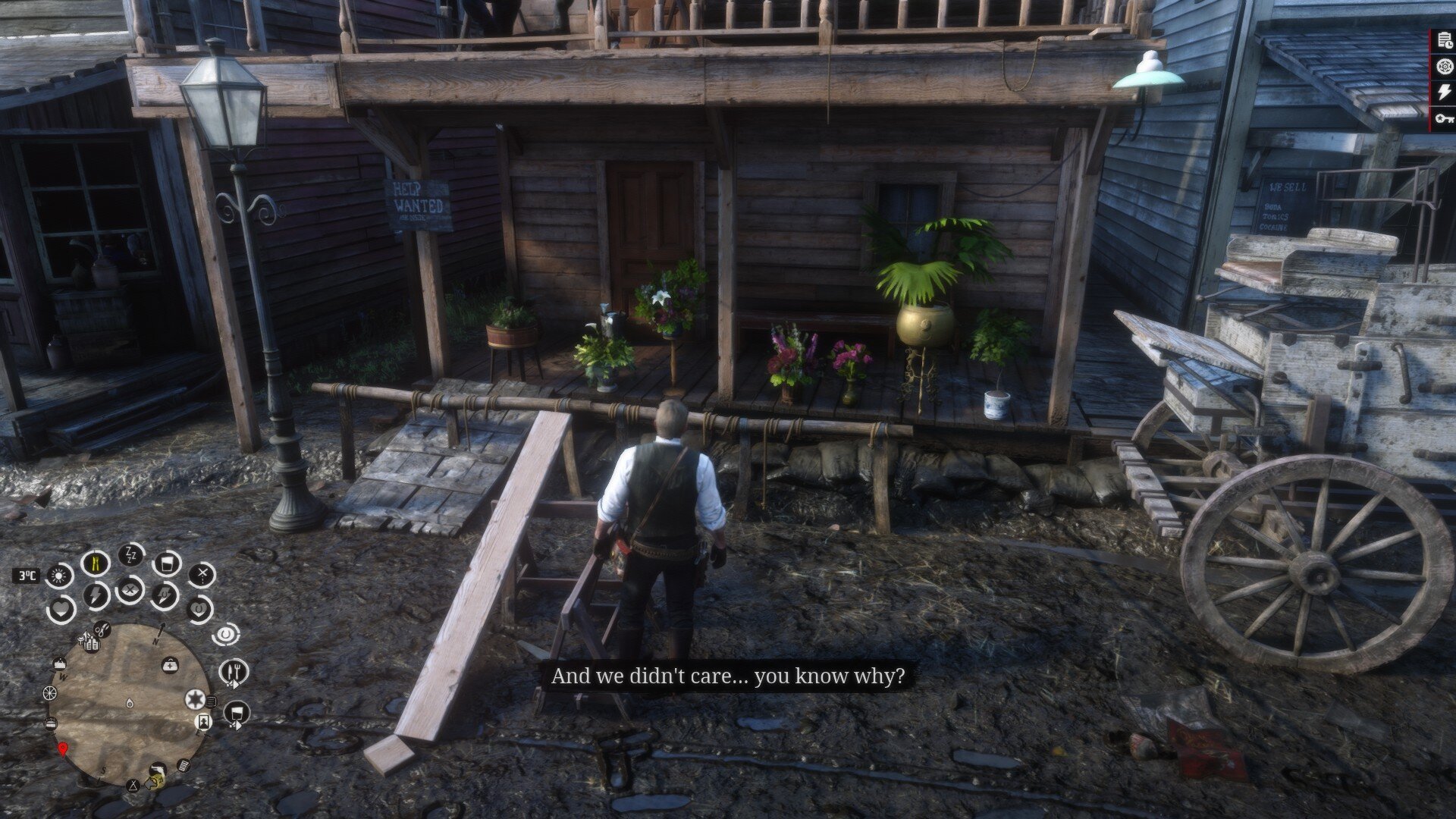Select the thirst glass core icon

click(x=166, y=563)
